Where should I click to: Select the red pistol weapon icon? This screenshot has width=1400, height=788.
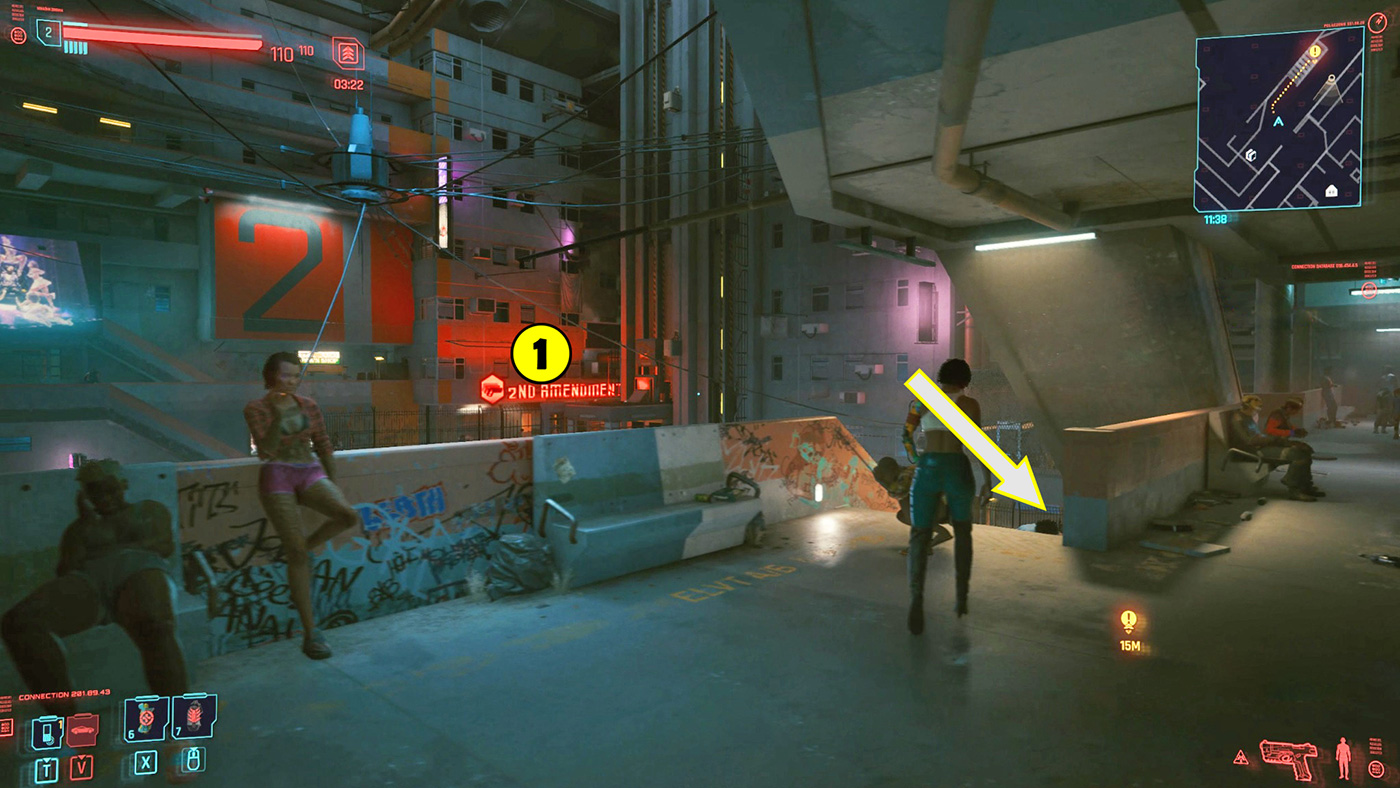1291,757
